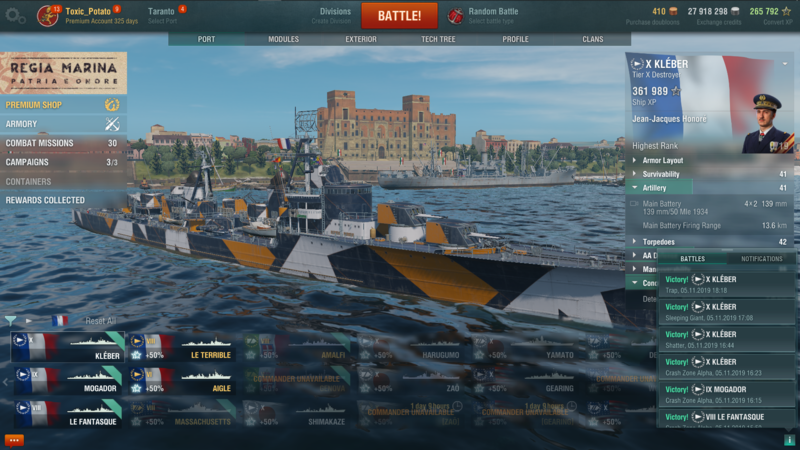Switch to the Exterior tab
800x450 pixels.
click(361, 39)
